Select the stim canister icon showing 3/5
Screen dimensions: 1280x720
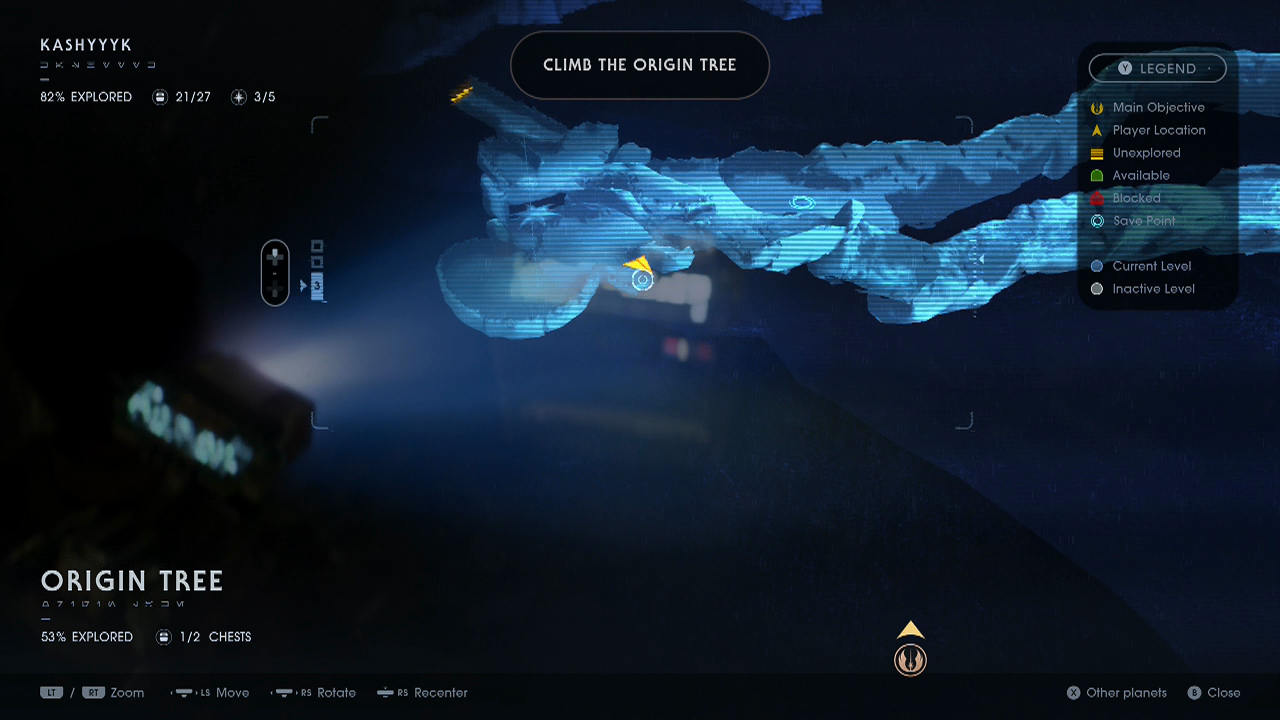tap(238, 97)
